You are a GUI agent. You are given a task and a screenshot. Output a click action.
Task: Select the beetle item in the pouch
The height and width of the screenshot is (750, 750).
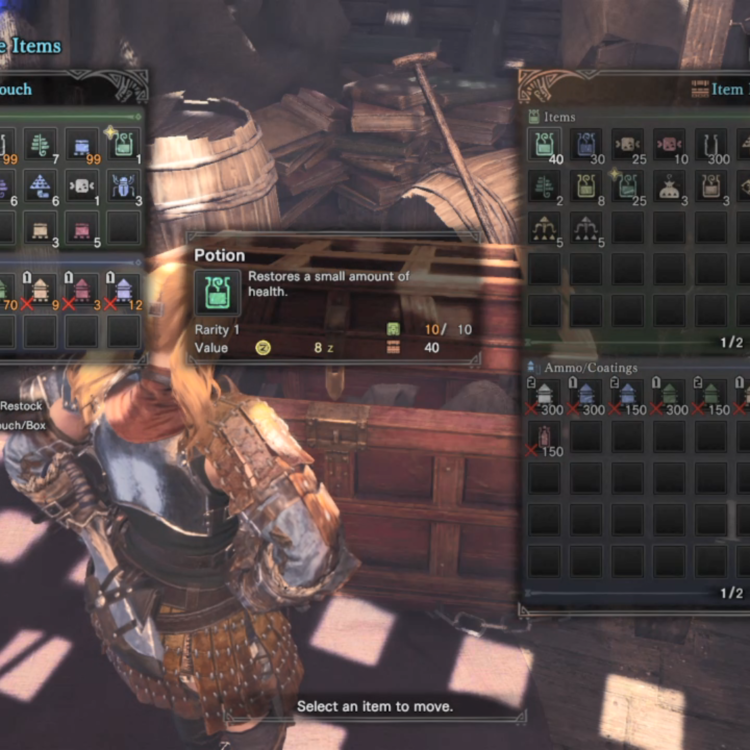124,186
